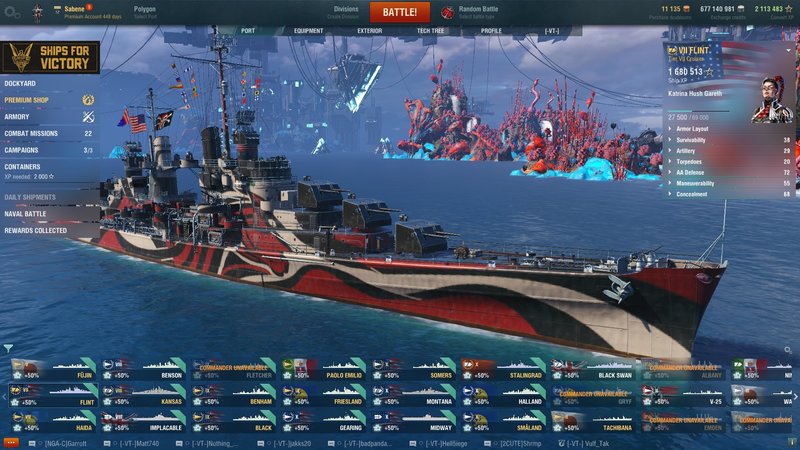Create a division with the Divisions button

pyautogui.click(x=346, y=12)
